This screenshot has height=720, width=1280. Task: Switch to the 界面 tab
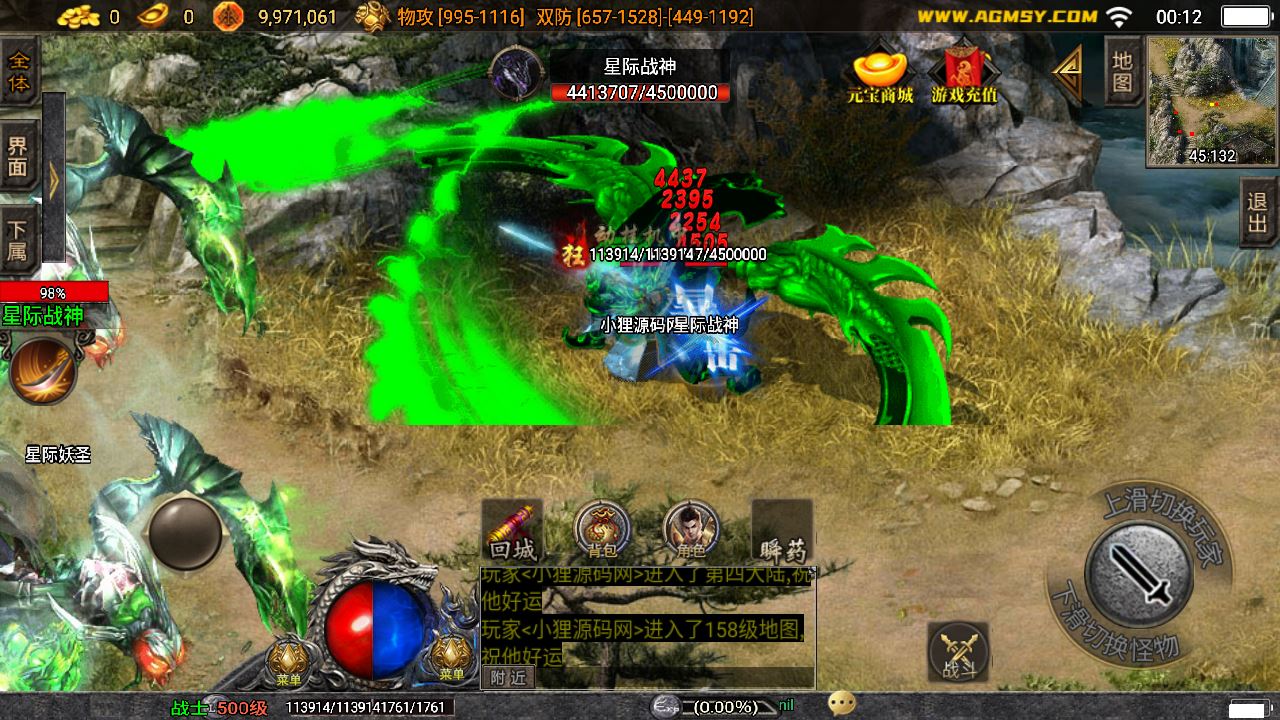pos(19,156)
